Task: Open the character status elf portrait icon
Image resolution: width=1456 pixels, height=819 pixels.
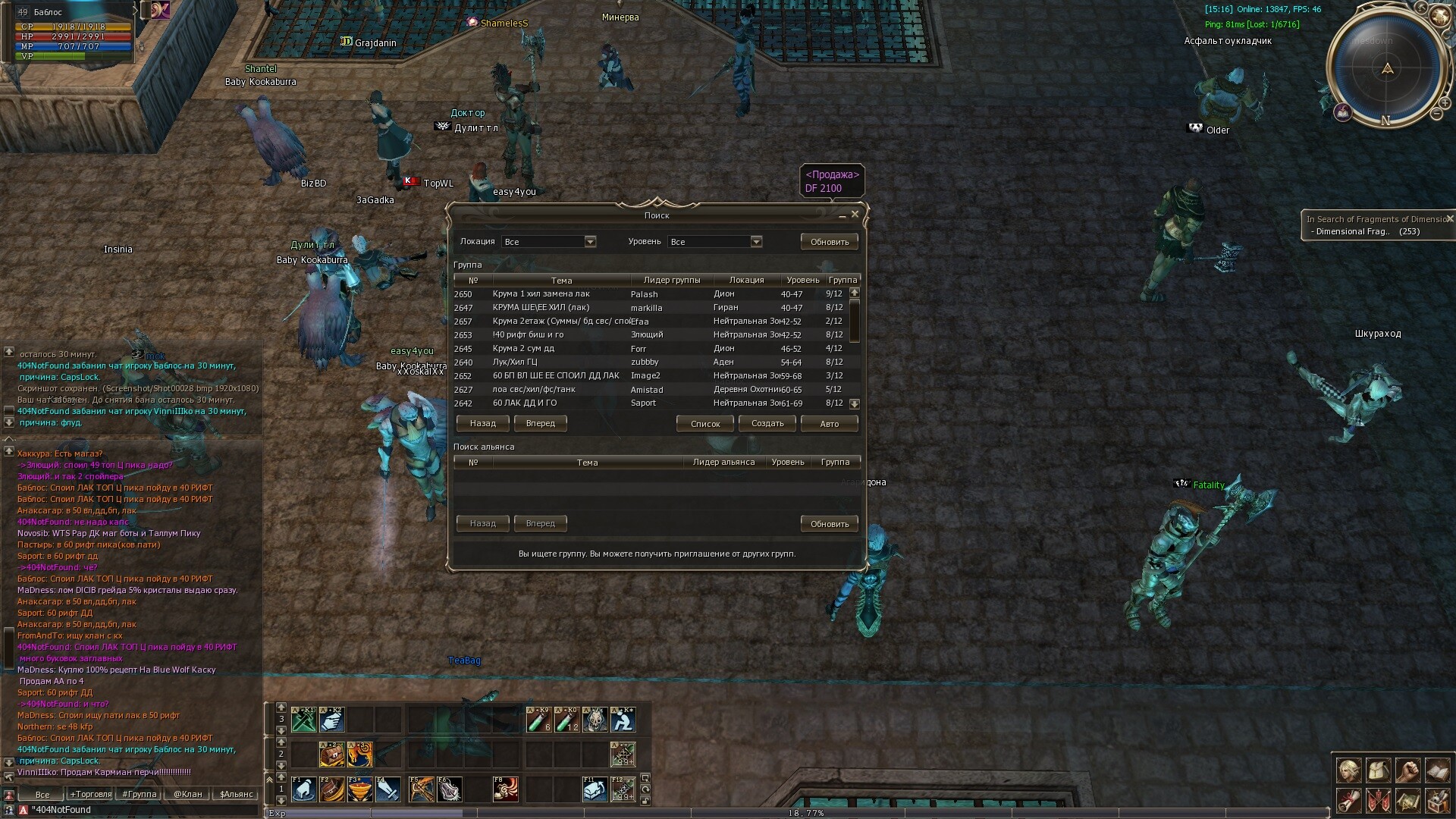Action: point(1348,770)
